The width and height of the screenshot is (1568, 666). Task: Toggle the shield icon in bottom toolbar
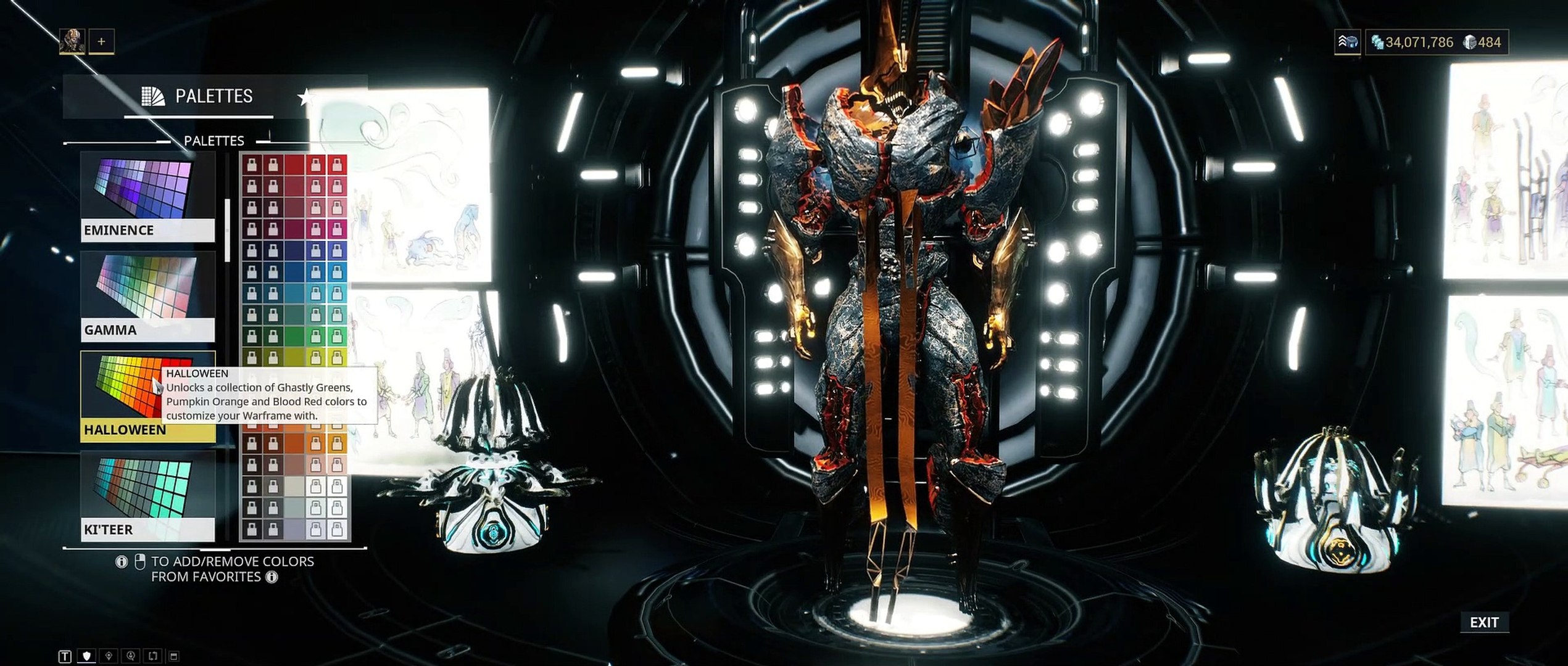tap(86, 656)
